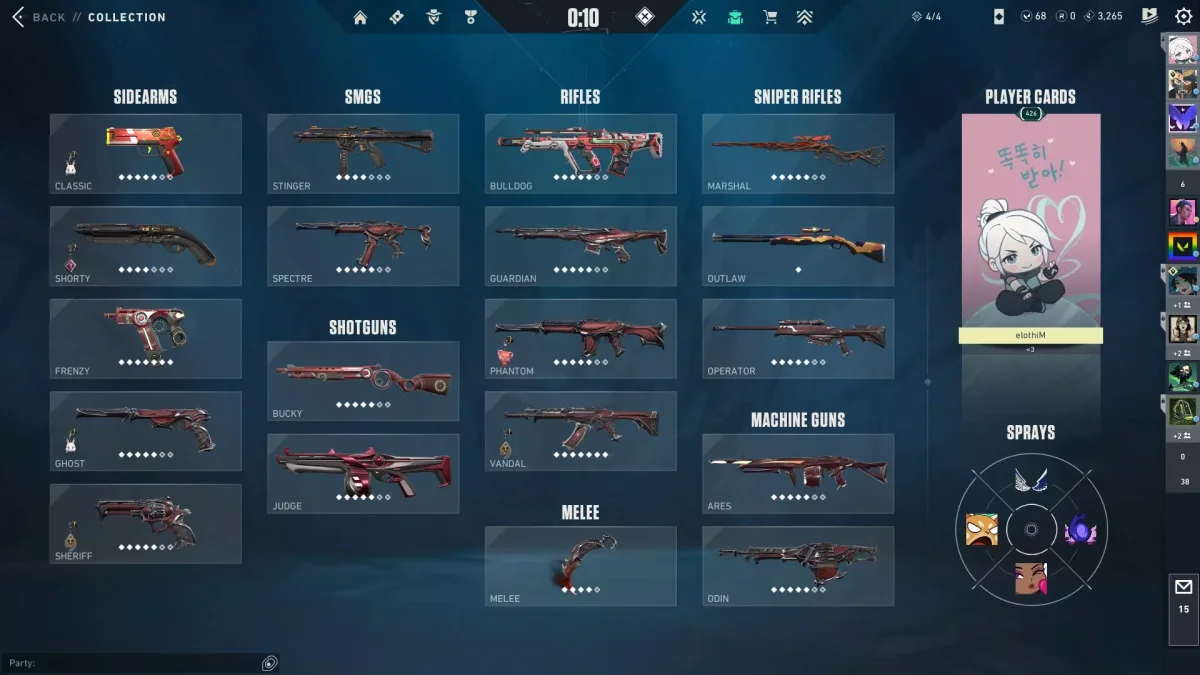Choose the Judge shotgun tile

click(x=363, y=473)
